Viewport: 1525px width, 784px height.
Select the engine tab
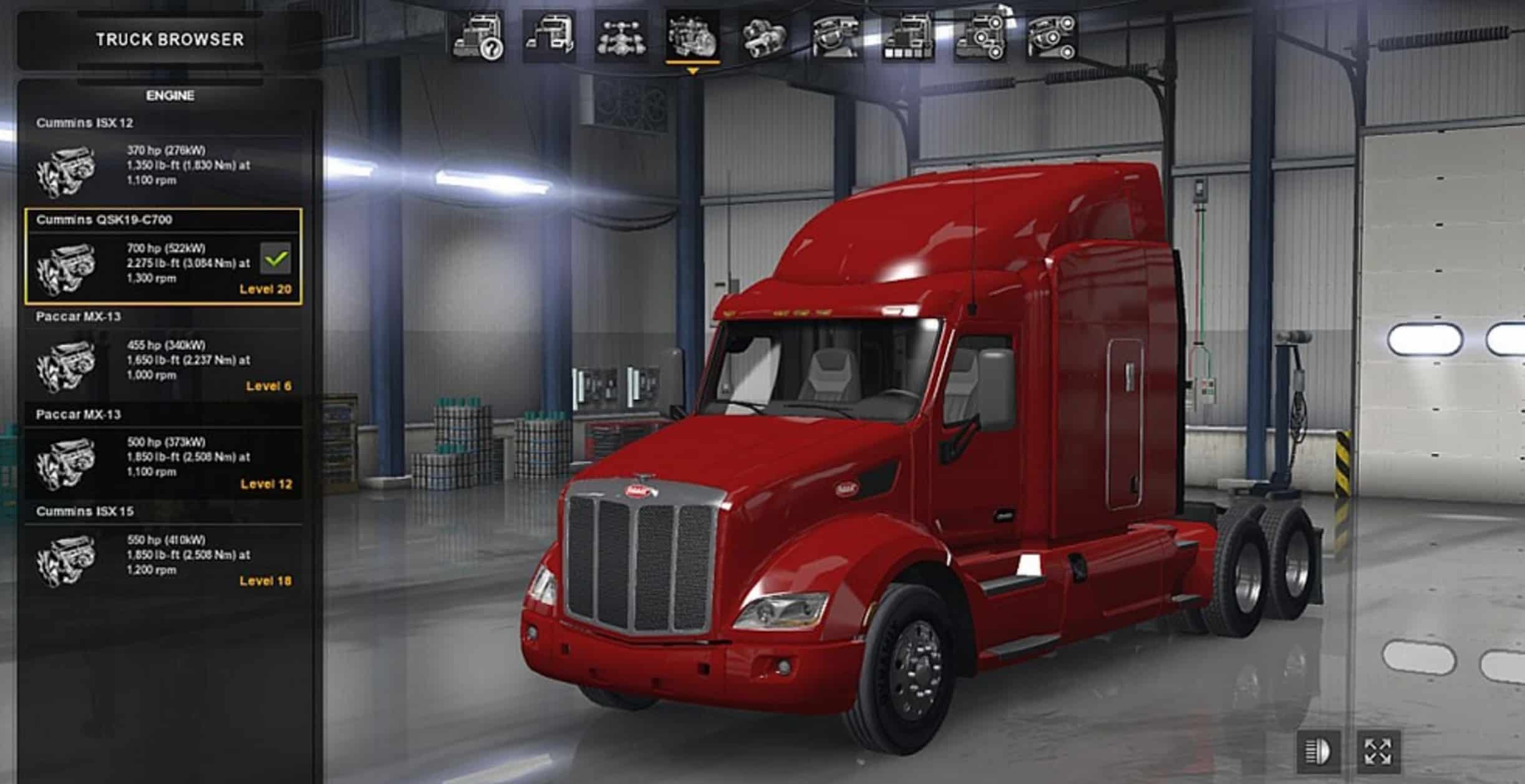point(692,37)
